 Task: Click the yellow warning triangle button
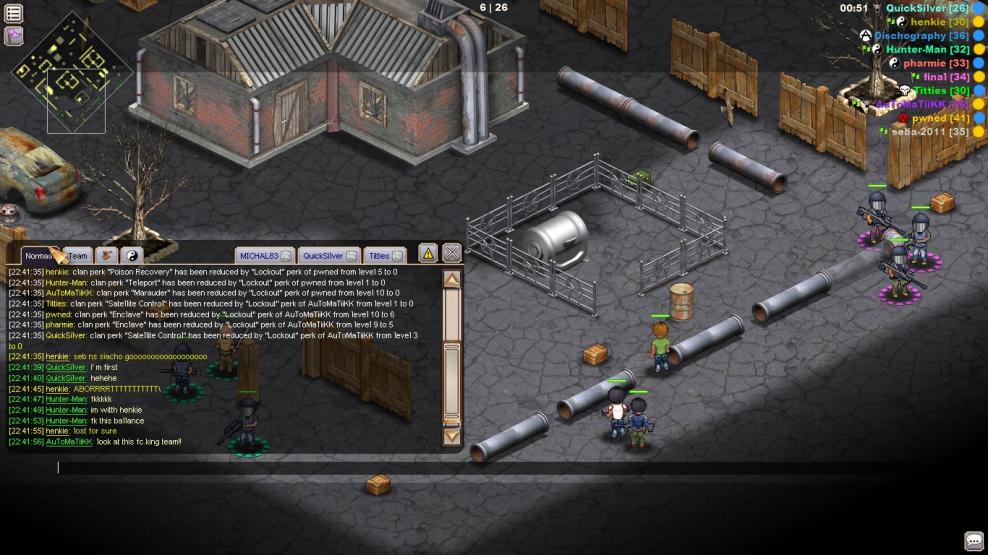pos(427,253)
